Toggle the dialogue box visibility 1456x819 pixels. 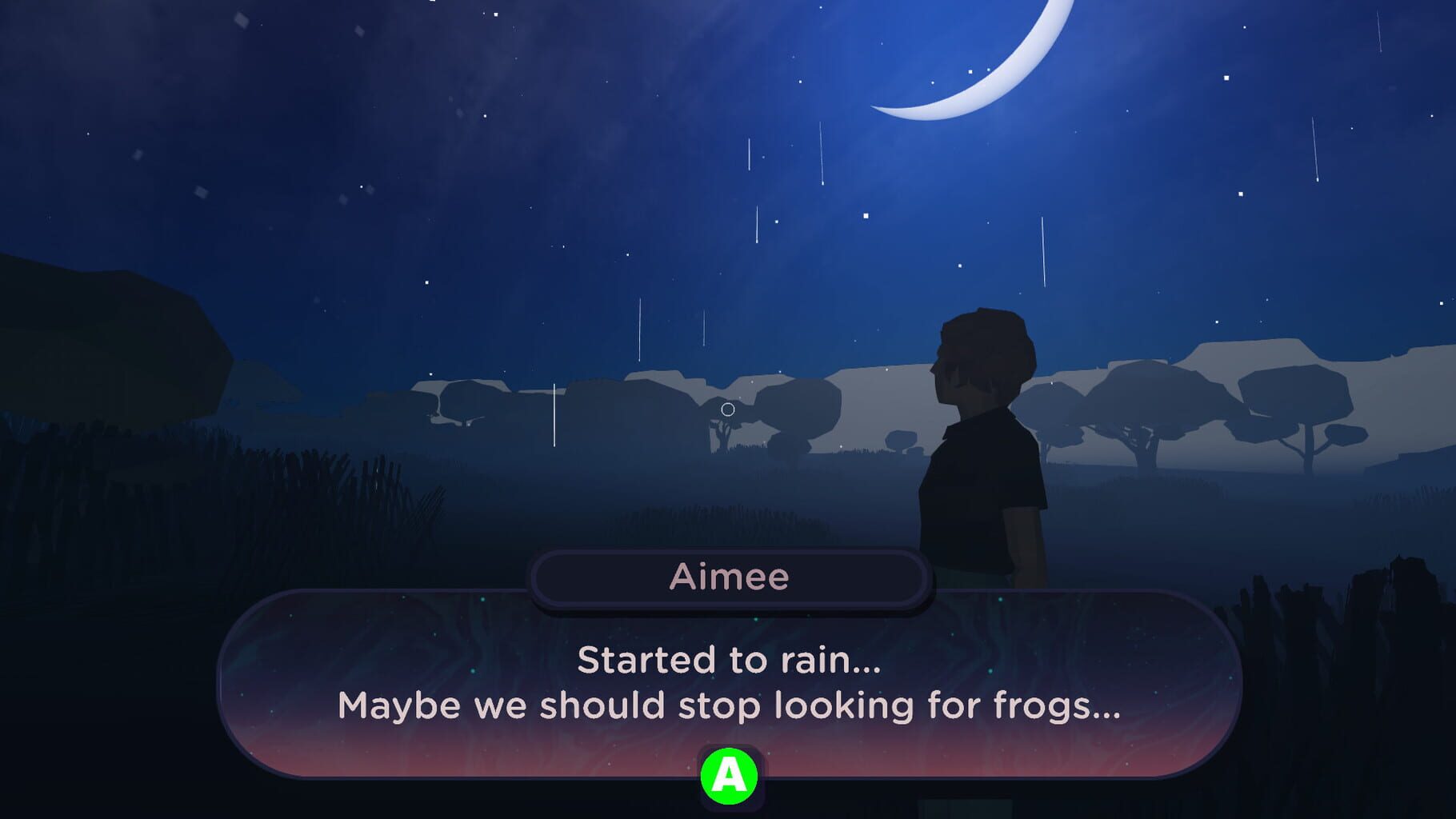pos(728,684)
